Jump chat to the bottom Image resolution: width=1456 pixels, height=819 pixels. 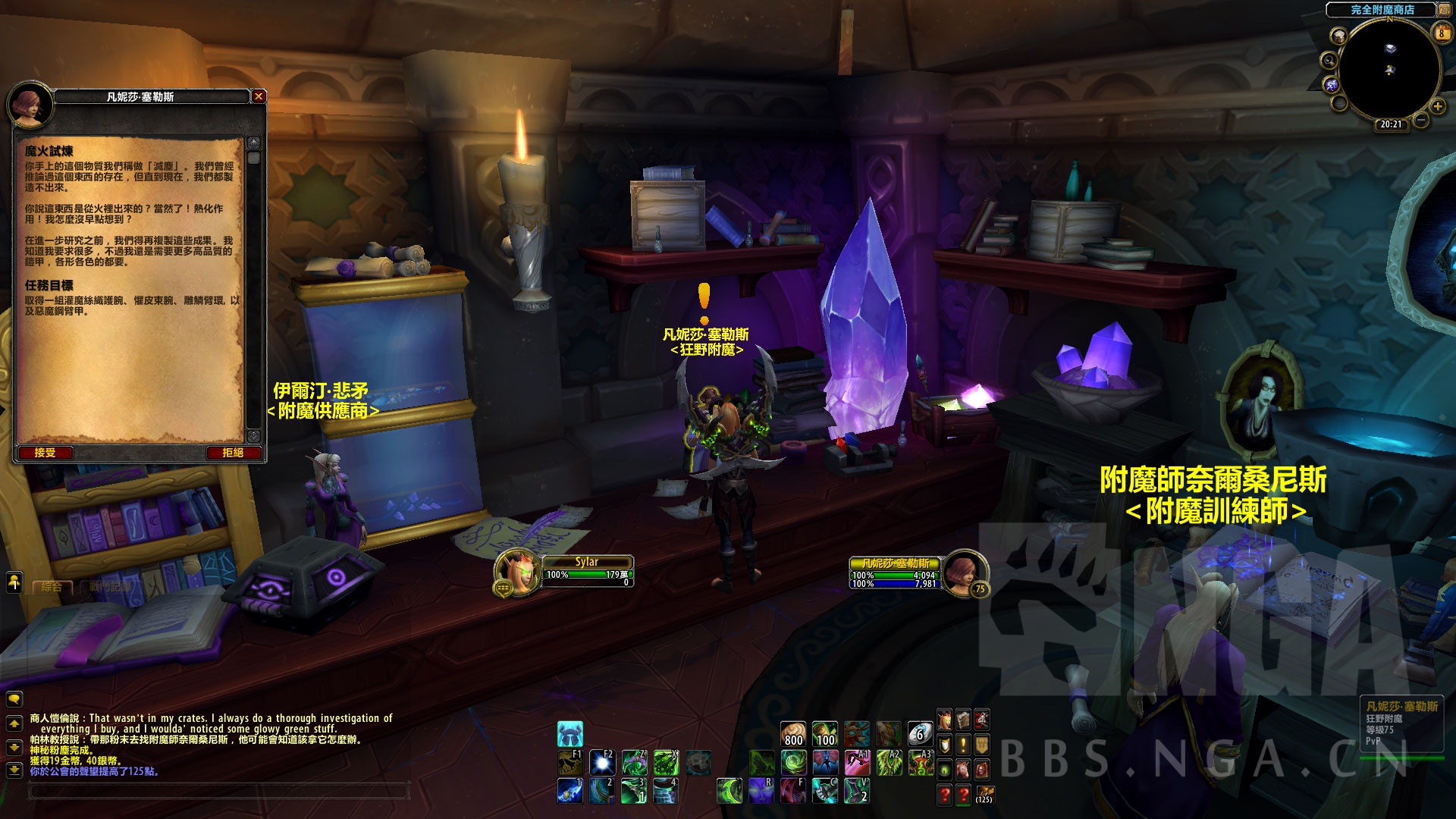pos(14,770)
